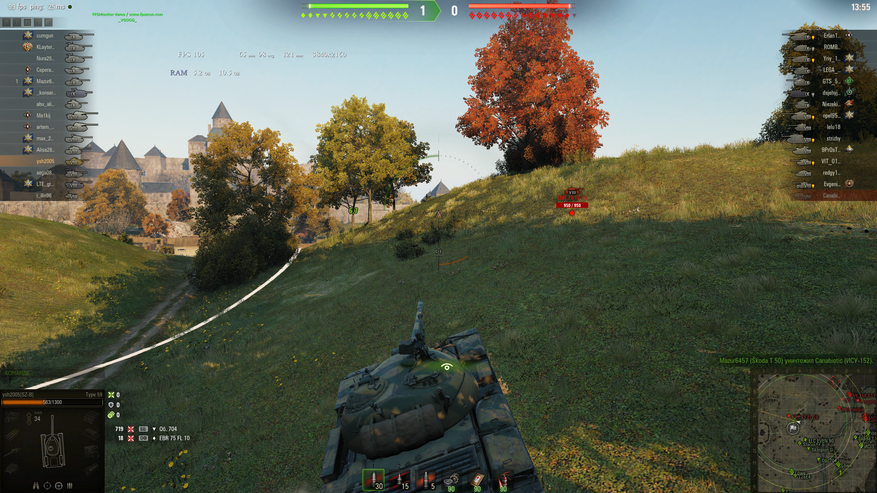Select enemy Niezeki in the enemy roster
Image resolution: width=877 pixels, height=493 pixels.
tap(831, 104)
